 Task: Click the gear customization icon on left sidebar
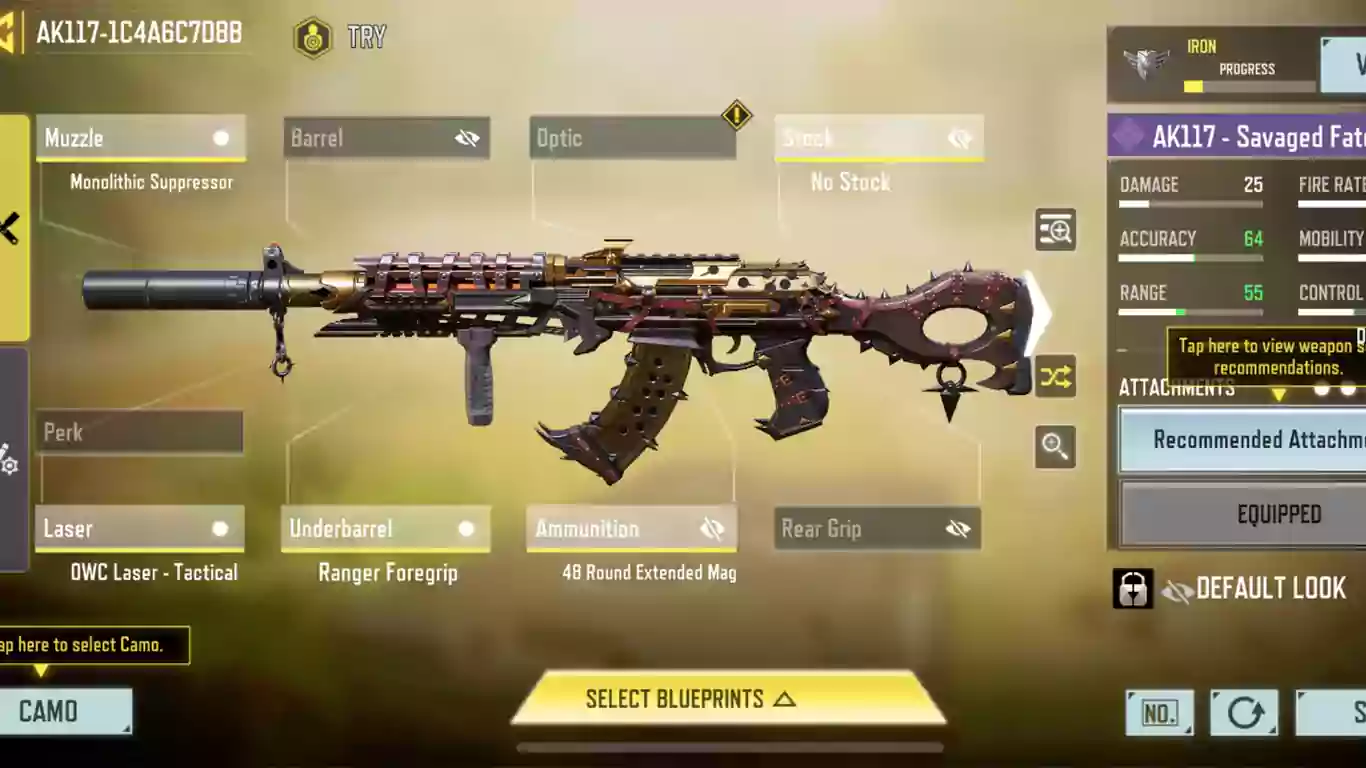click(8, 464)
